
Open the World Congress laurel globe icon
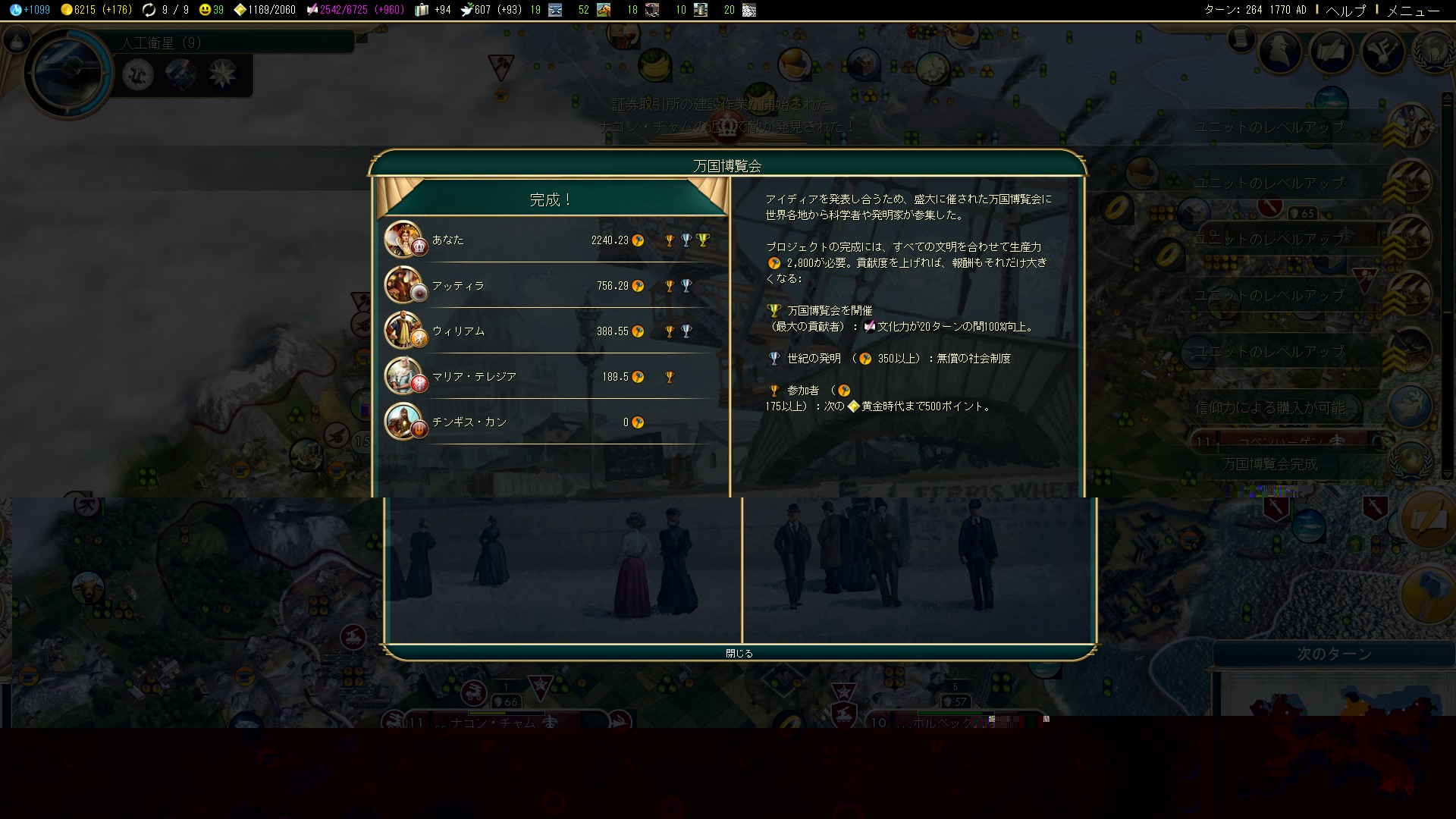coord(1432,52)
